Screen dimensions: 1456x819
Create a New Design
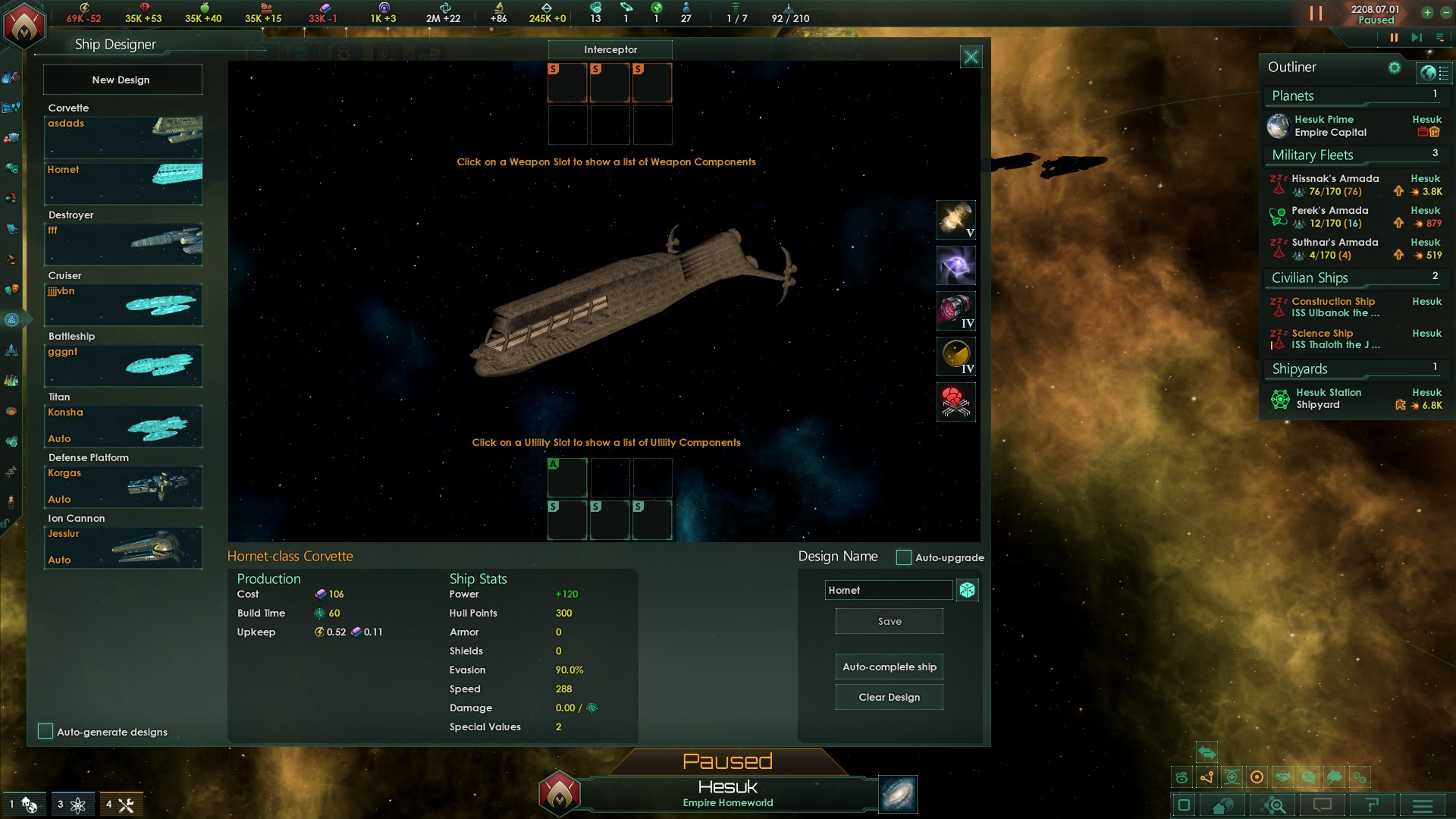click(x=121, y=80)
